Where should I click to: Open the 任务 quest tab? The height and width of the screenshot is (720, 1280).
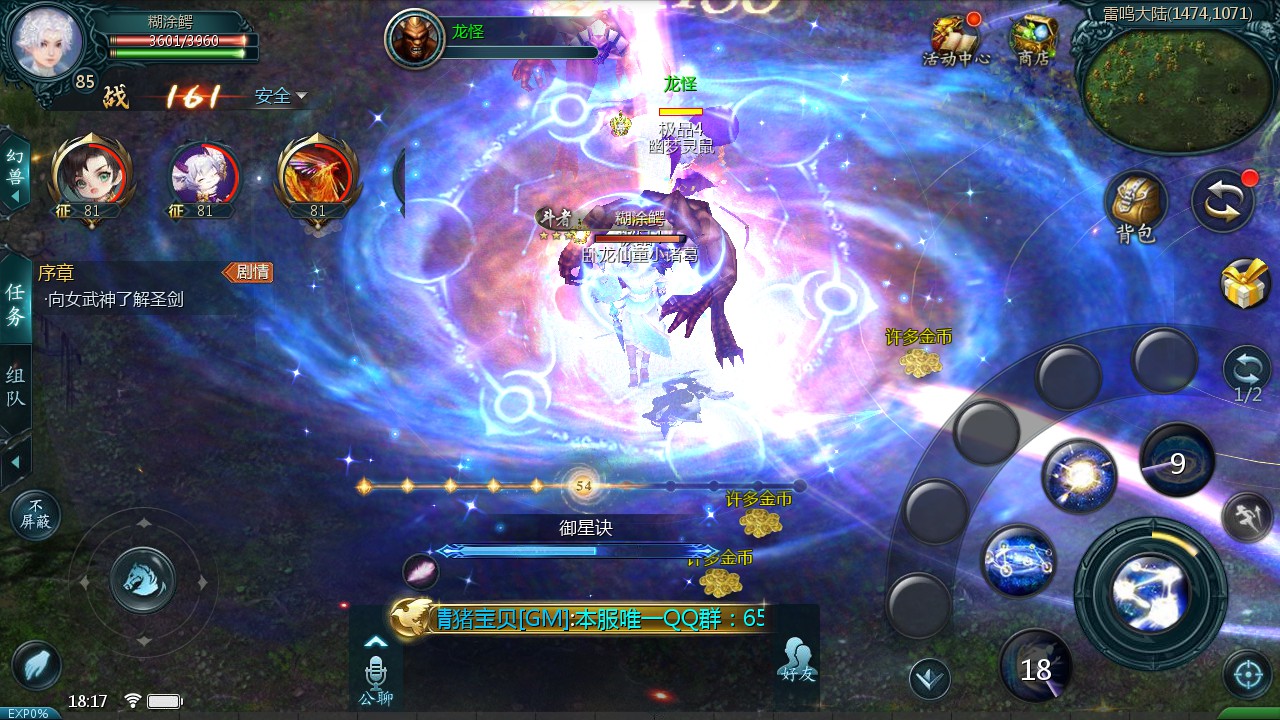(15, 304)
